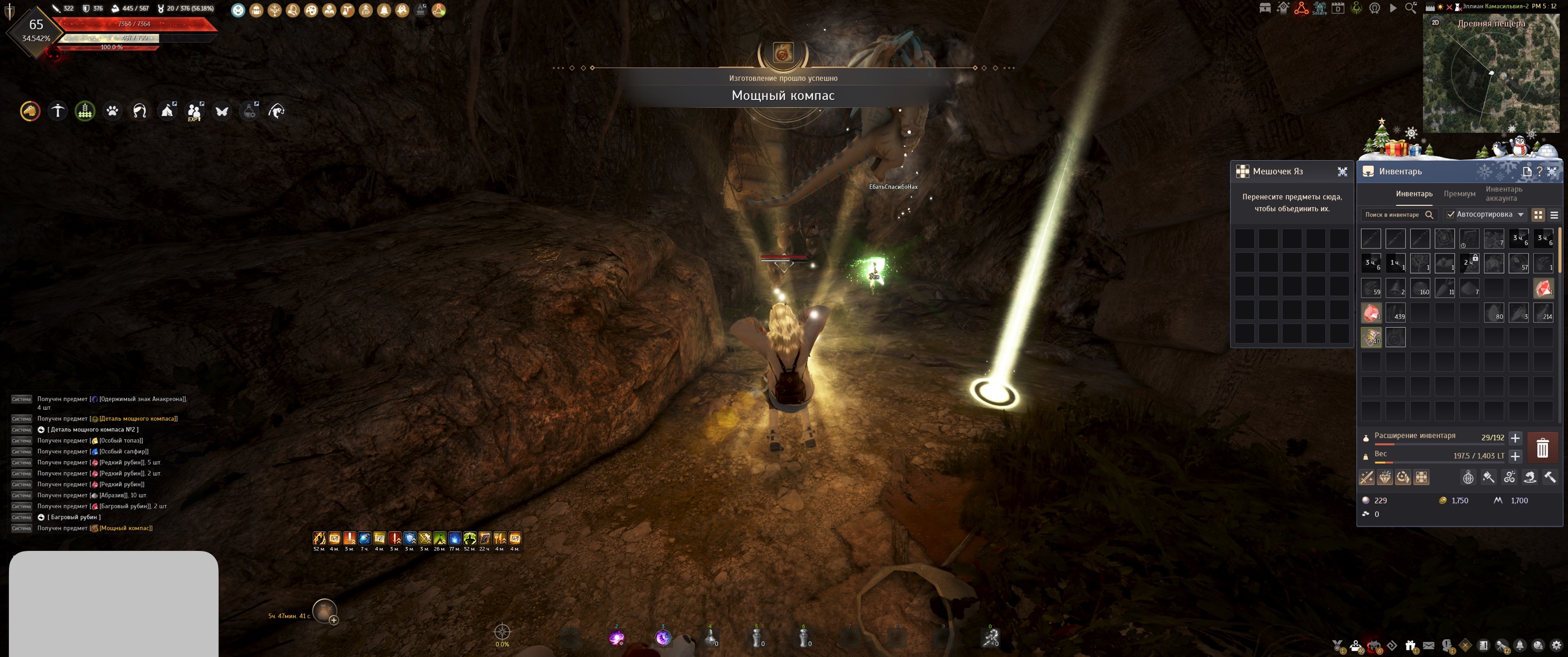The image size is (1568, 657).
Task: Expand inventory slots with the plus button
Action: coord(1515,438)
